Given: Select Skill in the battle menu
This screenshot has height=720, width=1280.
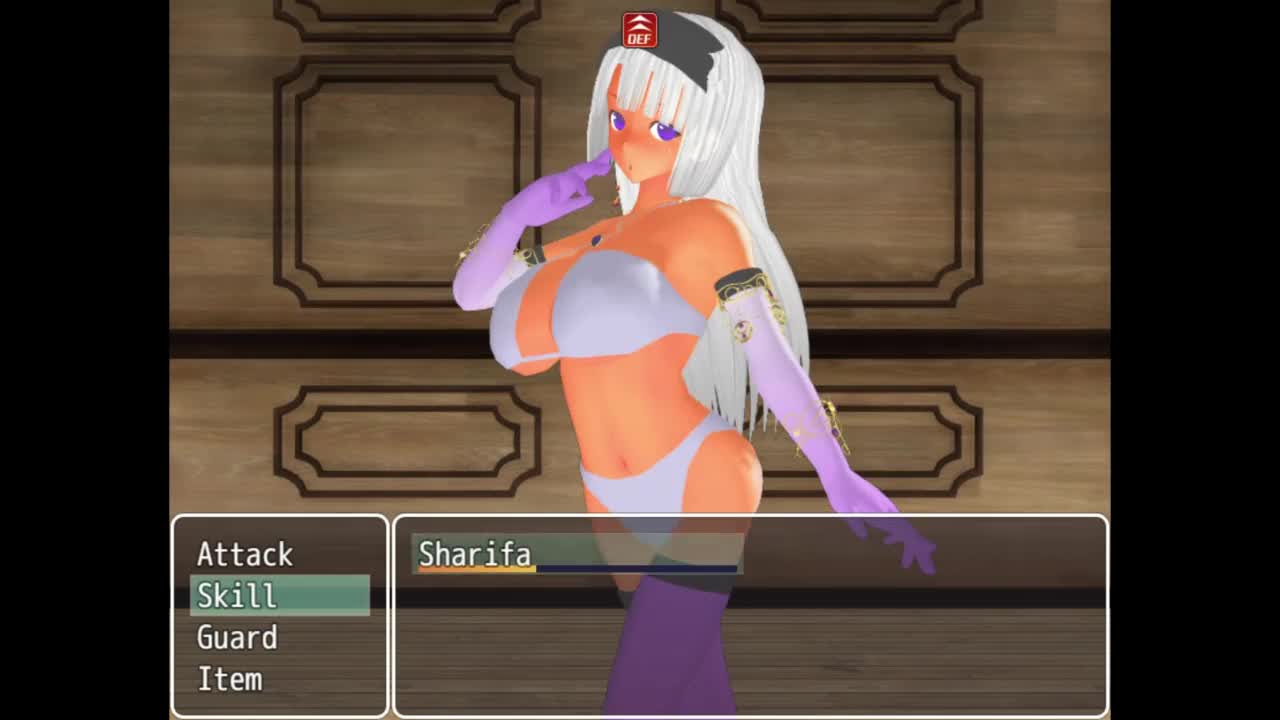Looking at the screenshot, I should pyautogui.click(x=237, y=596).
